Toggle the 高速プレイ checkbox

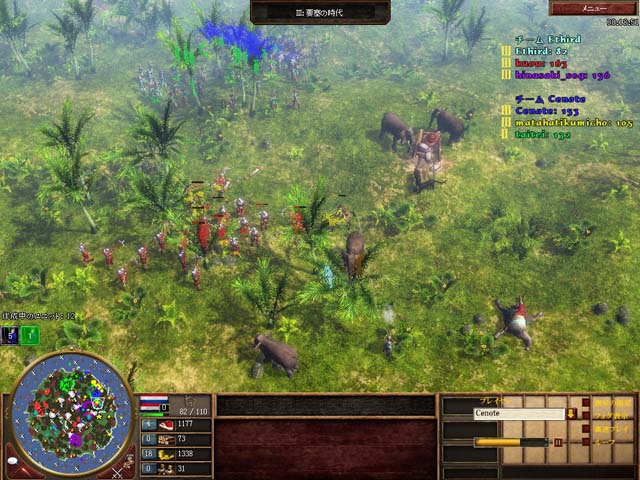586,428
